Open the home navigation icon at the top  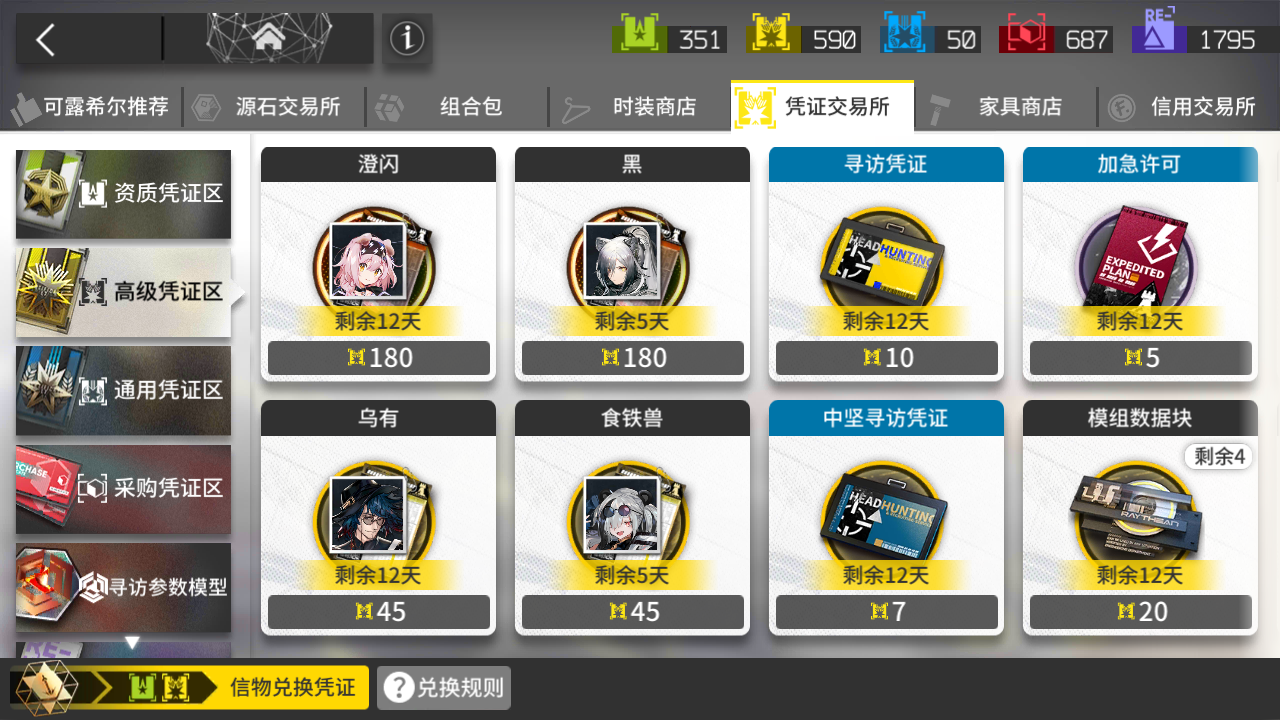(x=268, y=38)
